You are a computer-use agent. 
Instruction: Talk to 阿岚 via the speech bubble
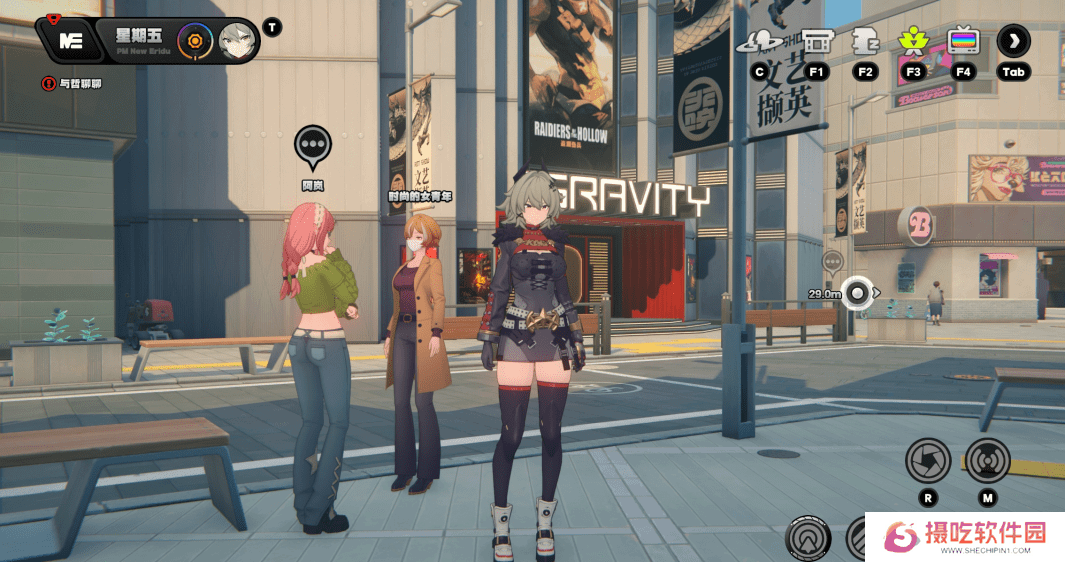pos(313,146)
